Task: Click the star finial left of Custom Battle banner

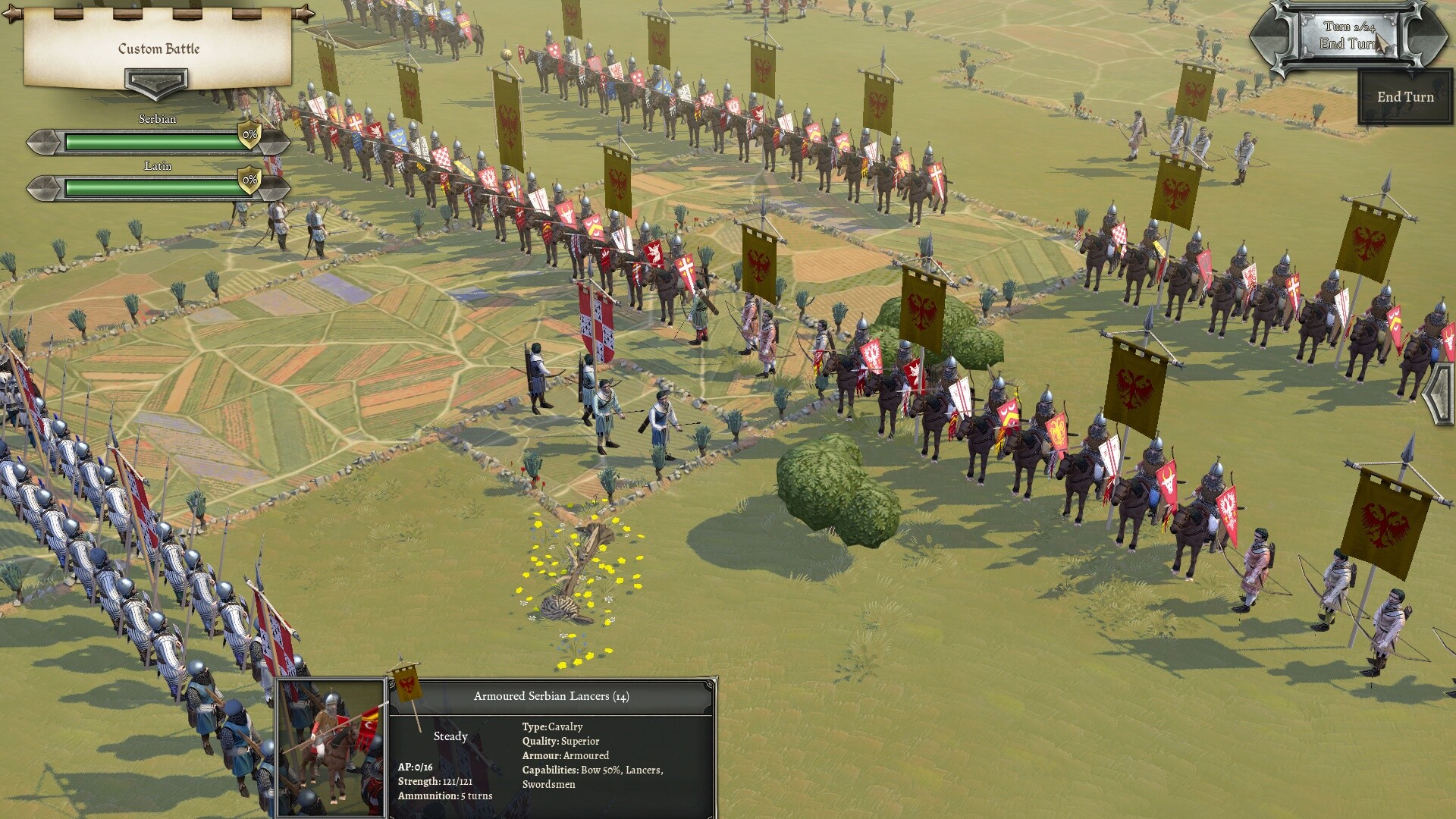Action: coord(9,11)
